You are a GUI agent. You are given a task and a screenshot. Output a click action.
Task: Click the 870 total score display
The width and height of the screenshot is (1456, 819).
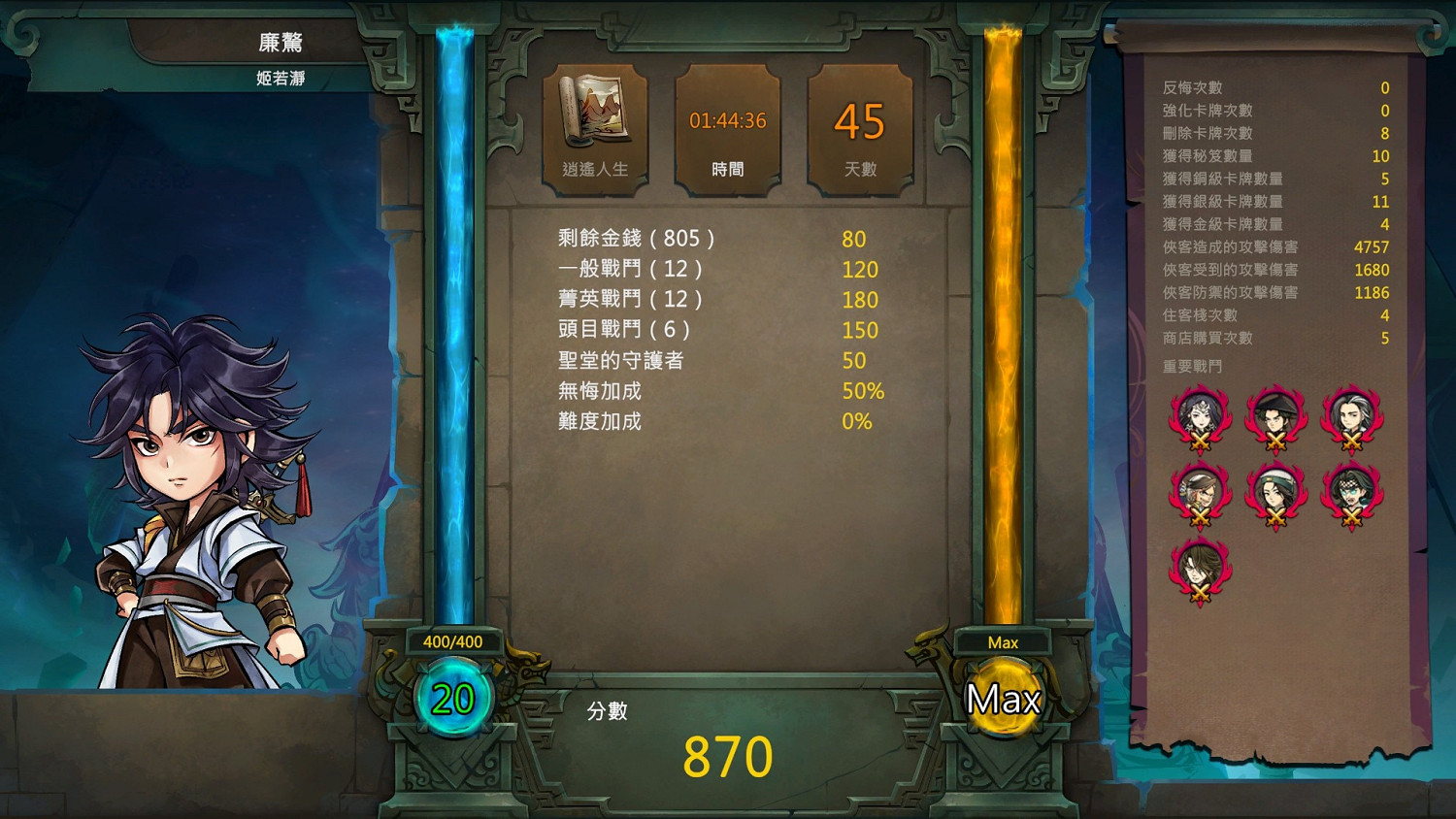[728, 756]
